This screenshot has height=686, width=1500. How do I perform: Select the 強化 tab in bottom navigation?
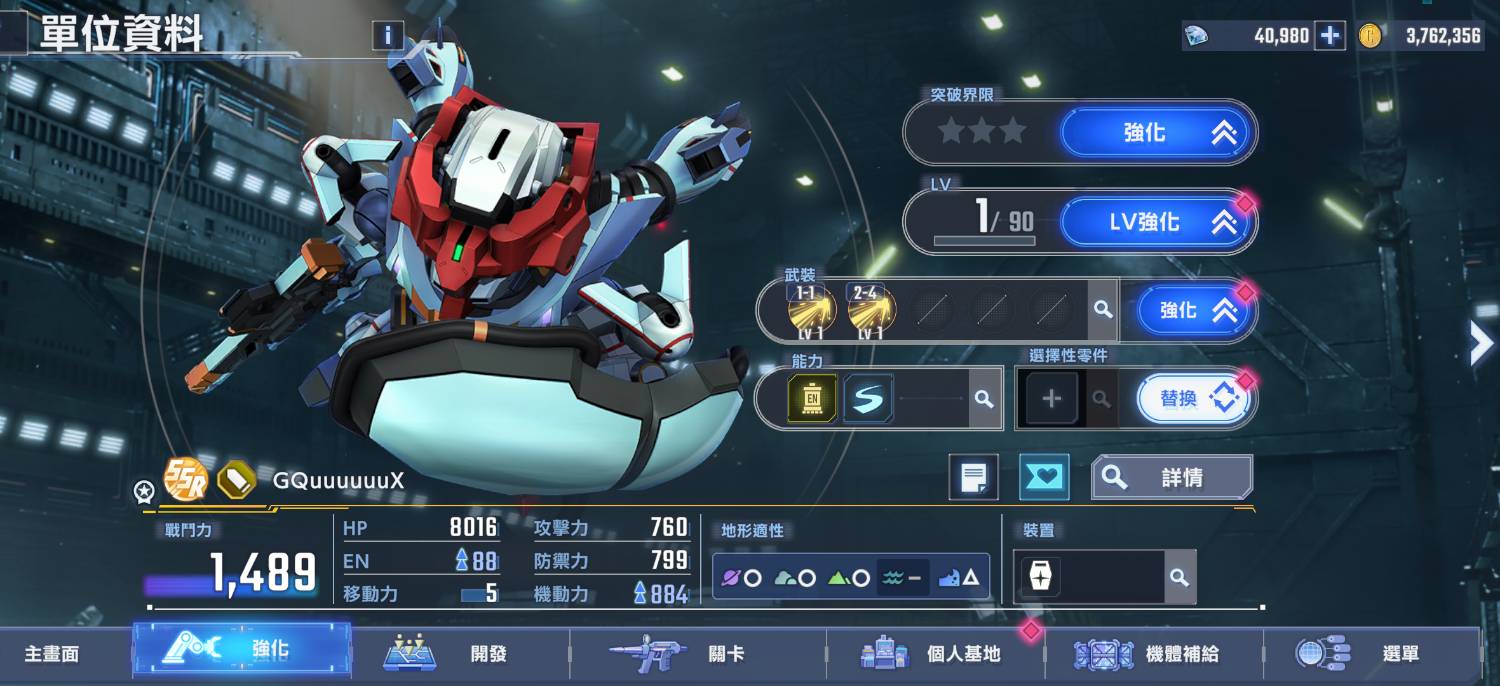[x=242, y=650]
